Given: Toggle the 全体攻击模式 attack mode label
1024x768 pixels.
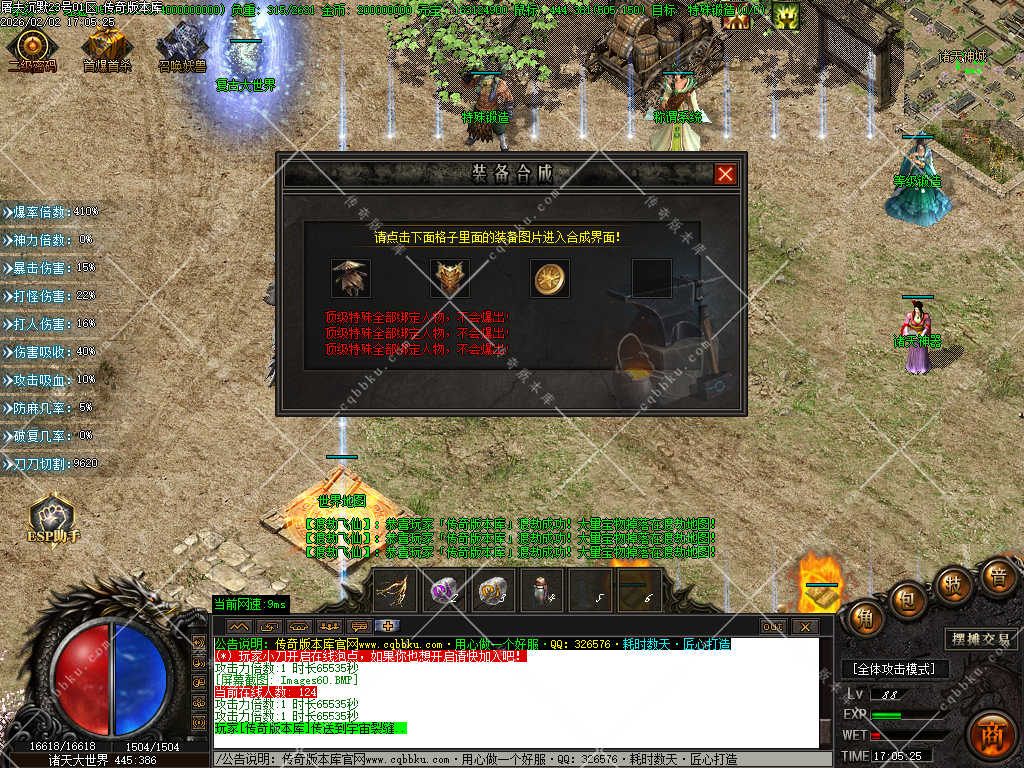Looking at the screenshot, I should point(893,669).
